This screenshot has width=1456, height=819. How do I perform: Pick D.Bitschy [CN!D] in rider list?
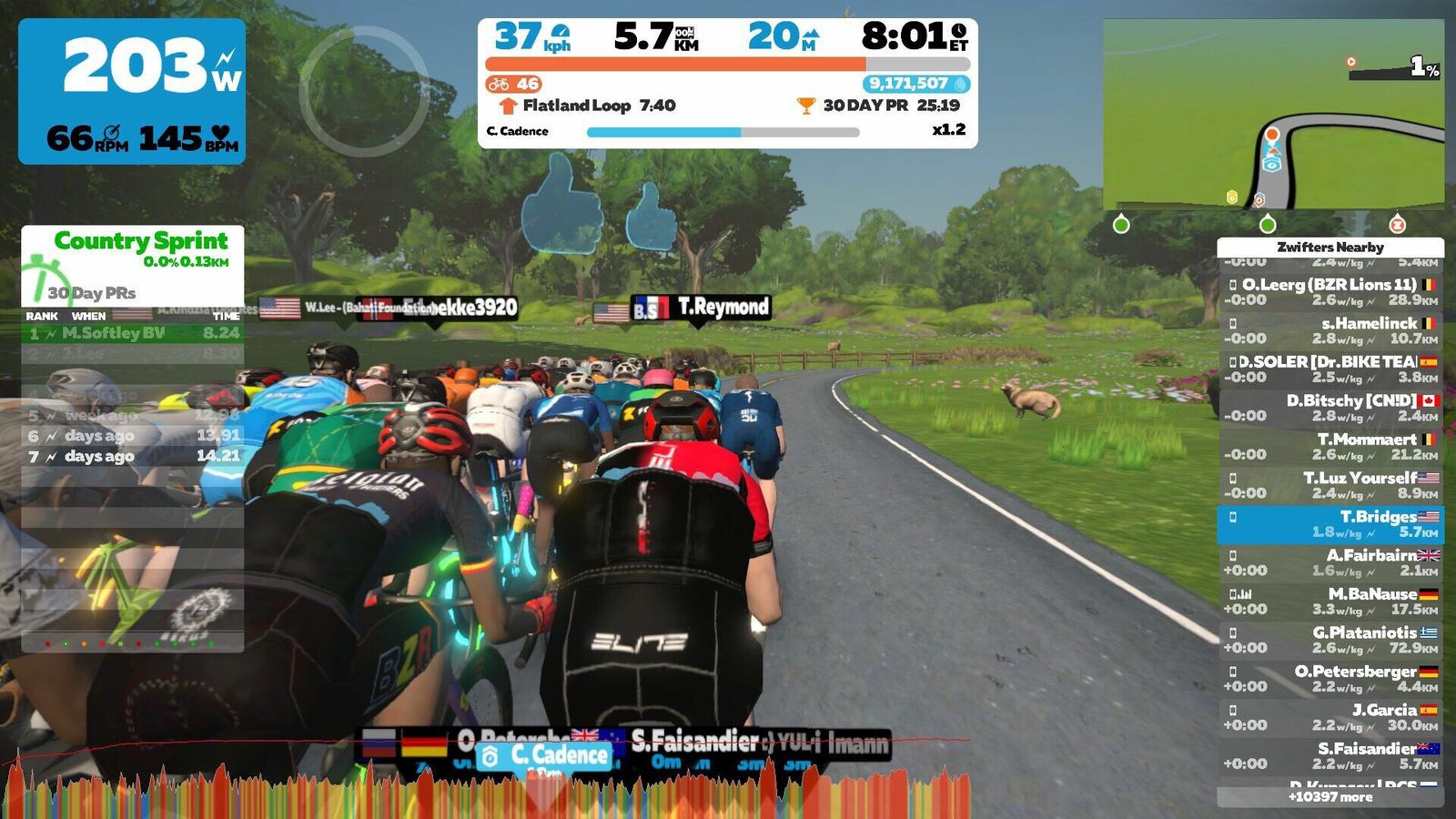click(x=1330, y=408)
